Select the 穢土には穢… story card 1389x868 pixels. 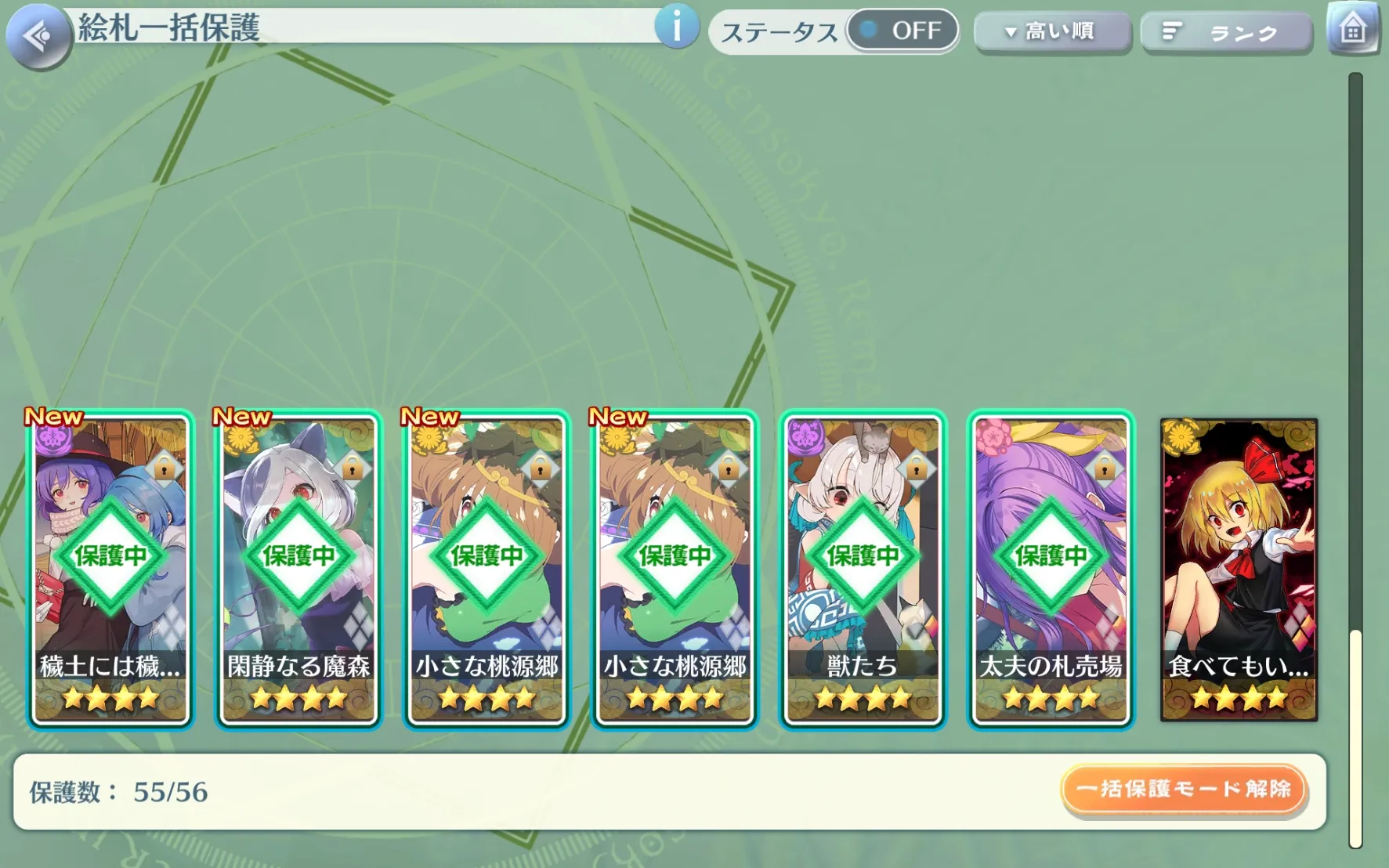click(x=110, y=570)
